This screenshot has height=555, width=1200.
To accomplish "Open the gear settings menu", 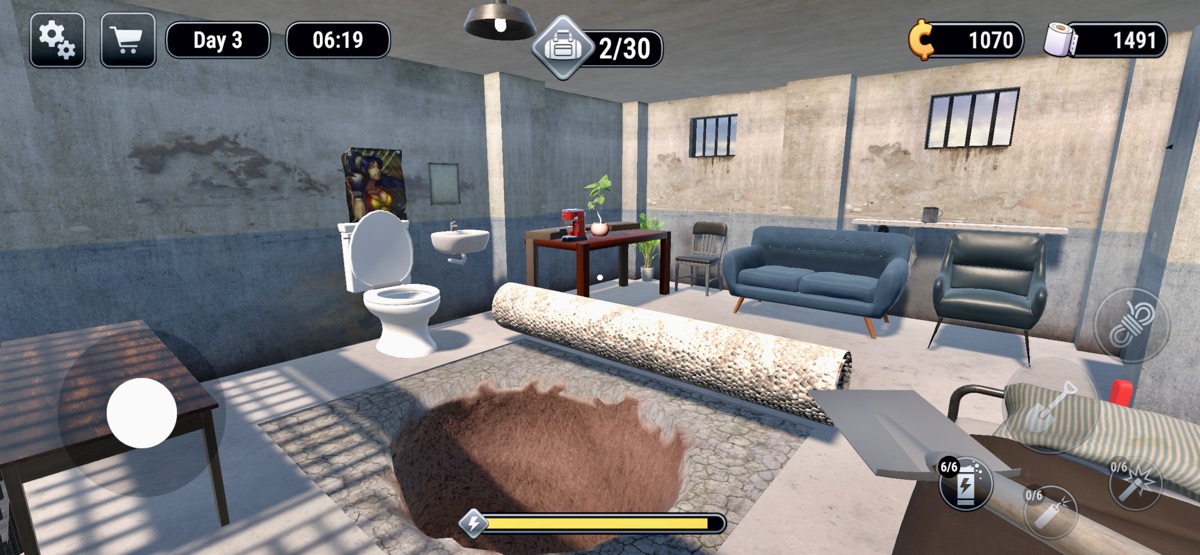I will click(56, 40).
